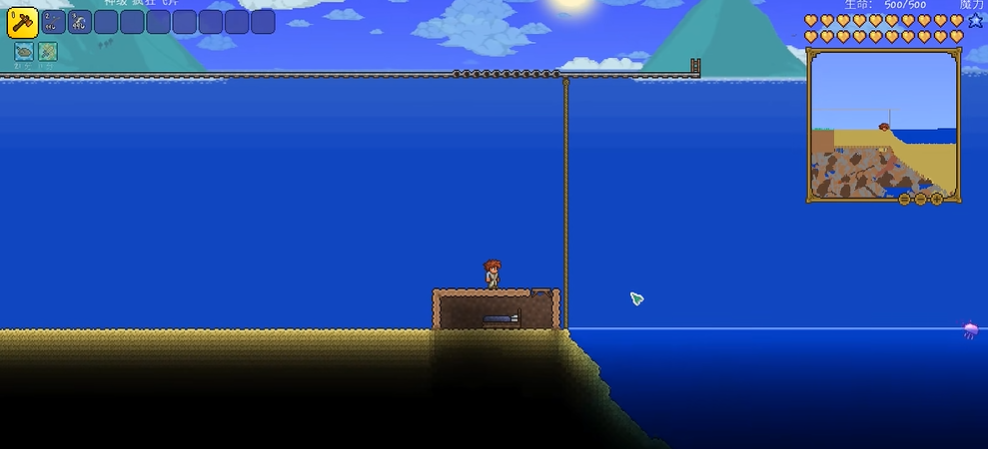Select the fishing rod hotbar slot

click(54, 22)
